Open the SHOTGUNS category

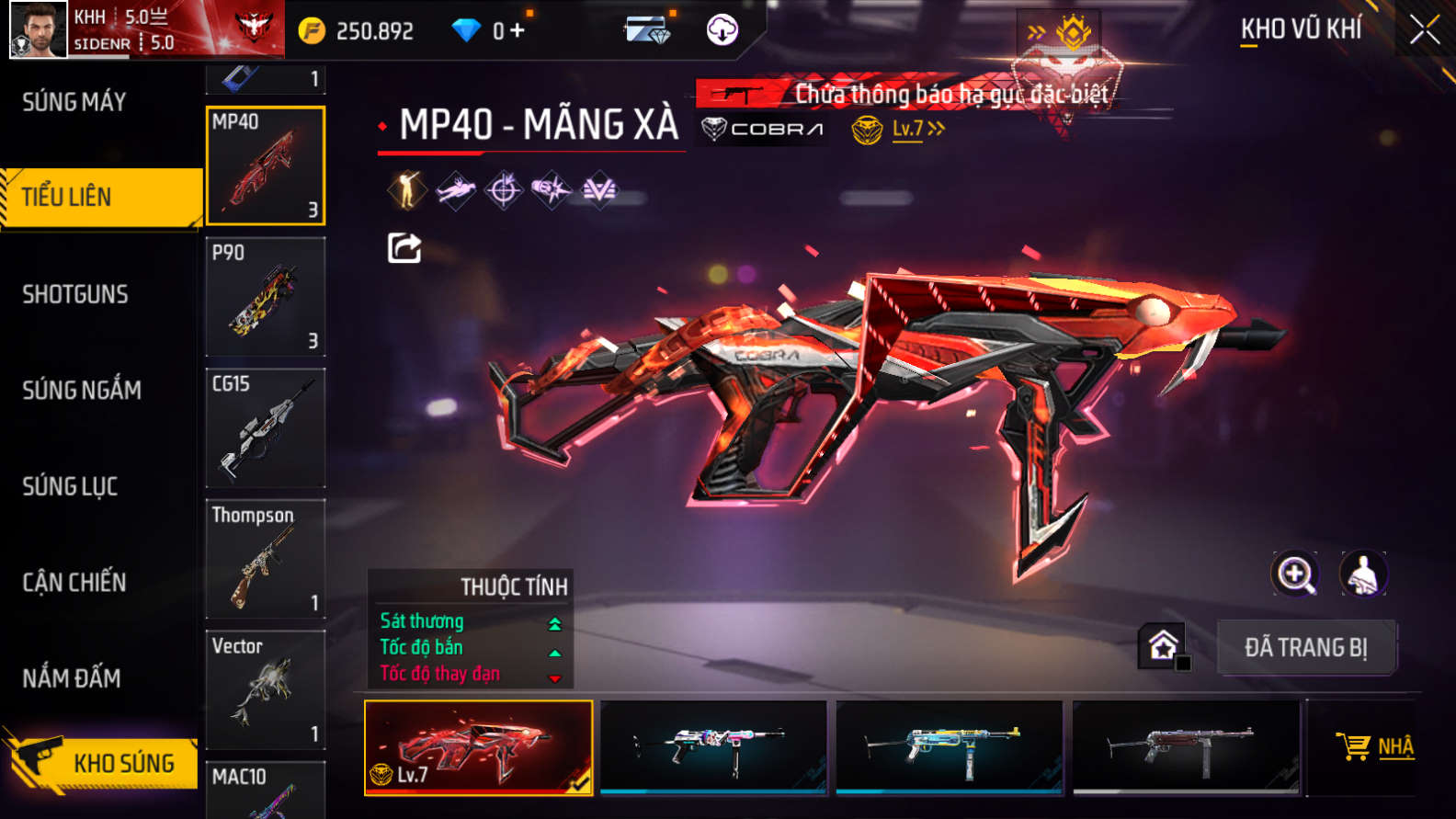pos(75,294)
